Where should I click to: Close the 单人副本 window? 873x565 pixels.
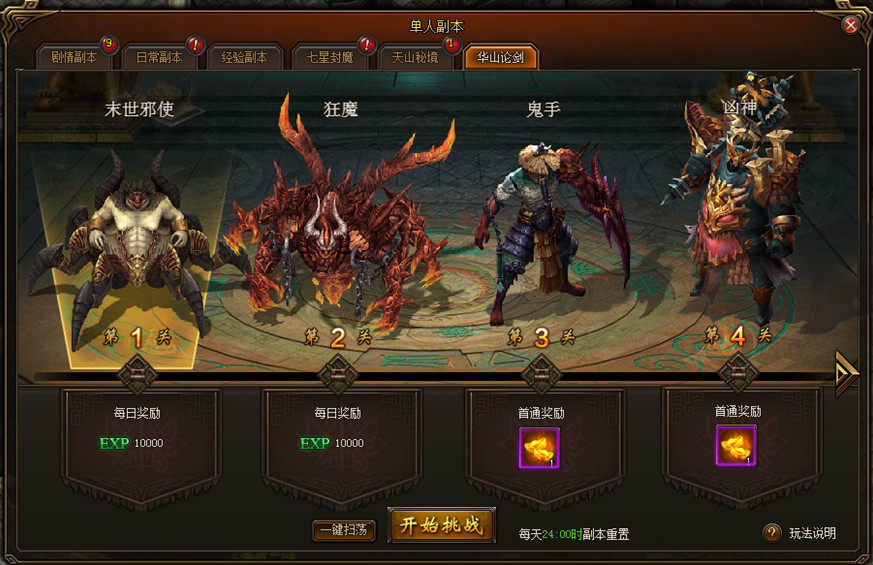[x=851, y=25]
